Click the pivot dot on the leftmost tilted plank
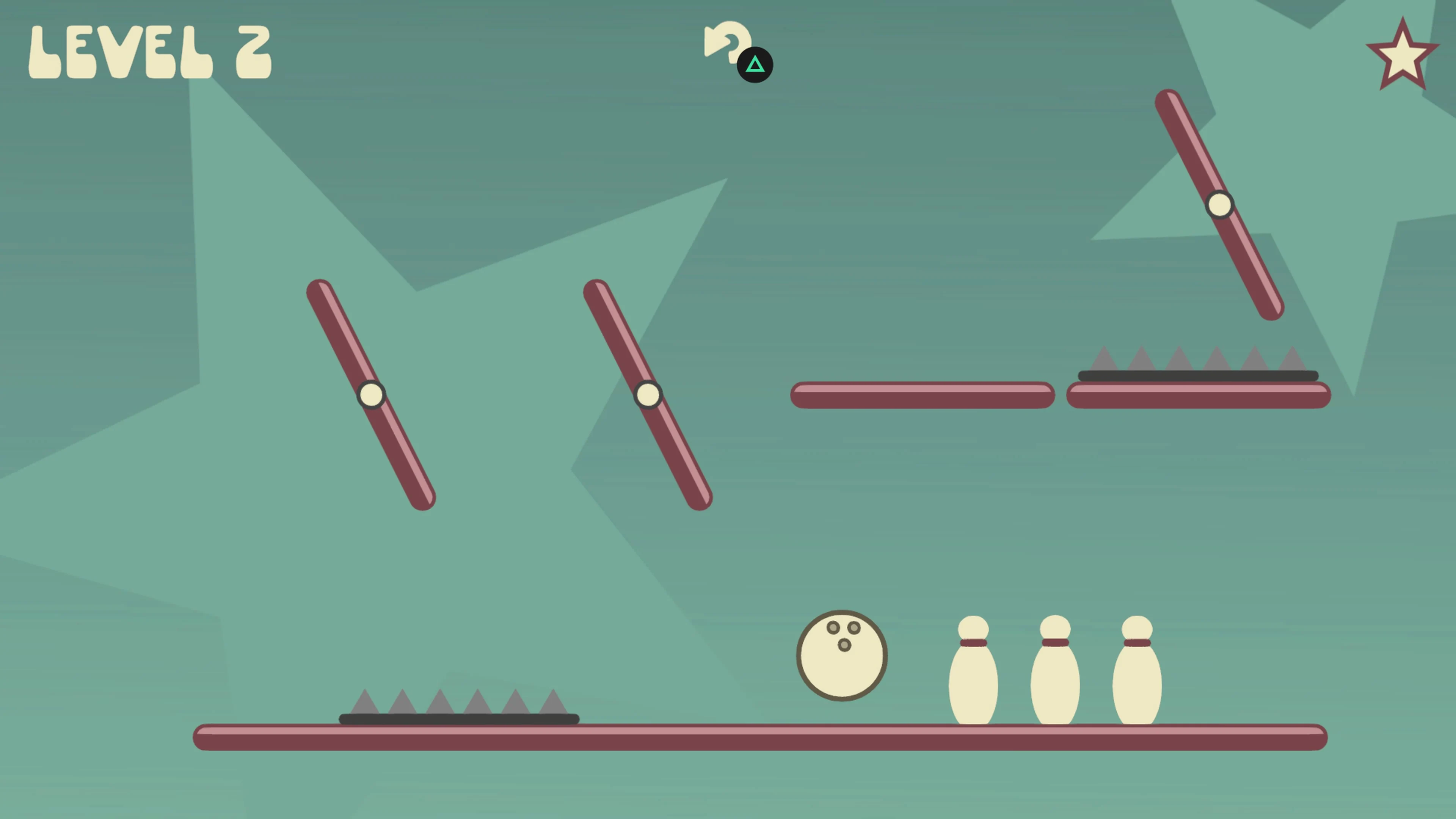1456x819 pixels. 371,394
